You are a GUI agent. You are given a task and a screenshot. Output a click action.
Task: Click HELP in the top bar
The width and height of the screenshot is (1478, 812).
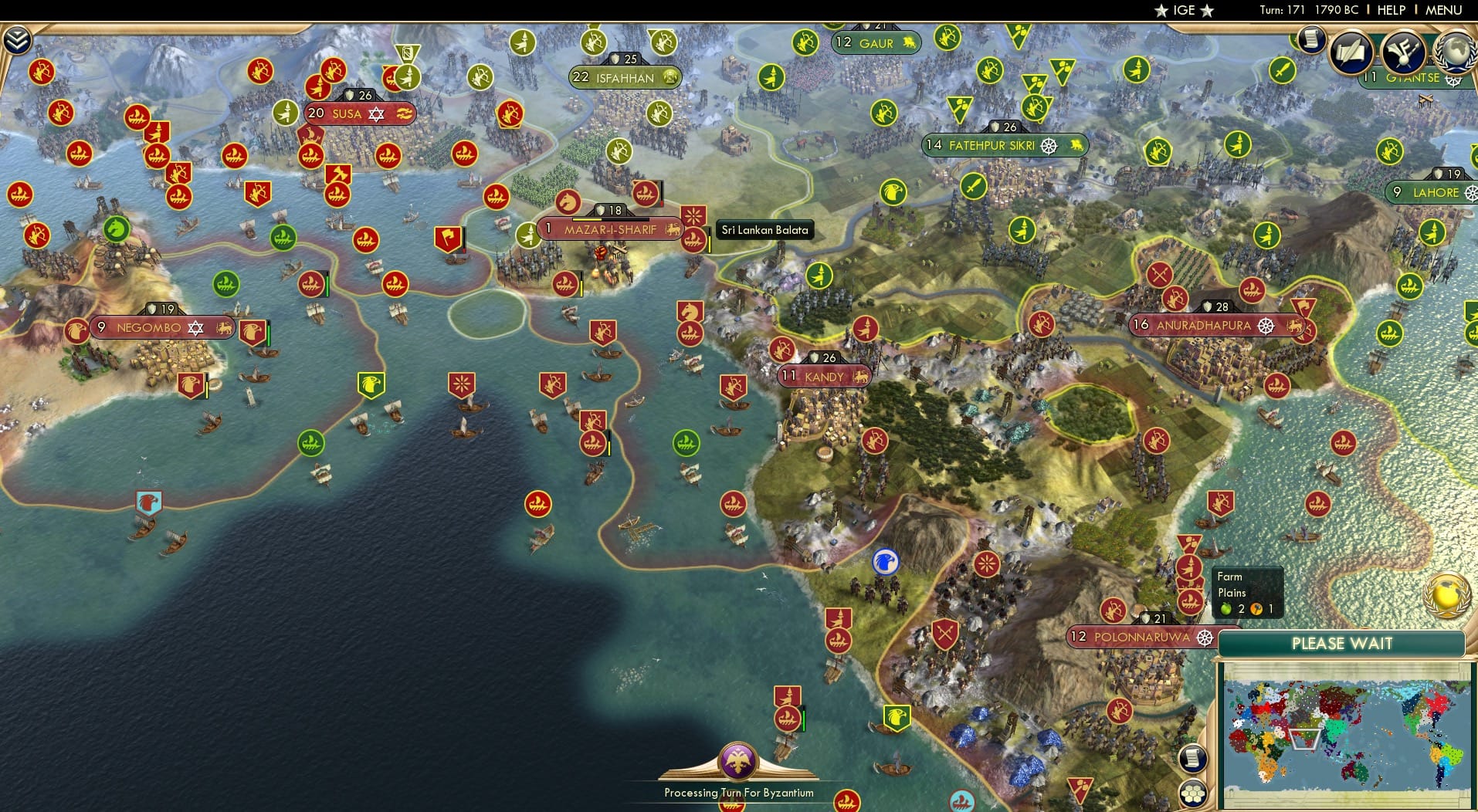click(1389, 10)
